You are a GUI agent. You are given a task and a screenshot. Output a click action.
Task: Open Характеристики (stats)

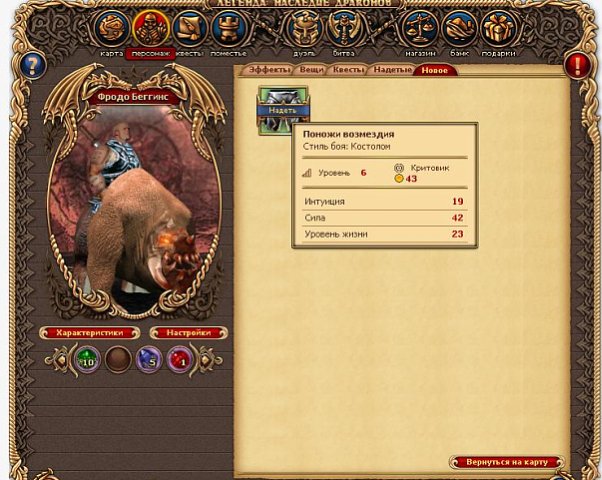point(89,332)
